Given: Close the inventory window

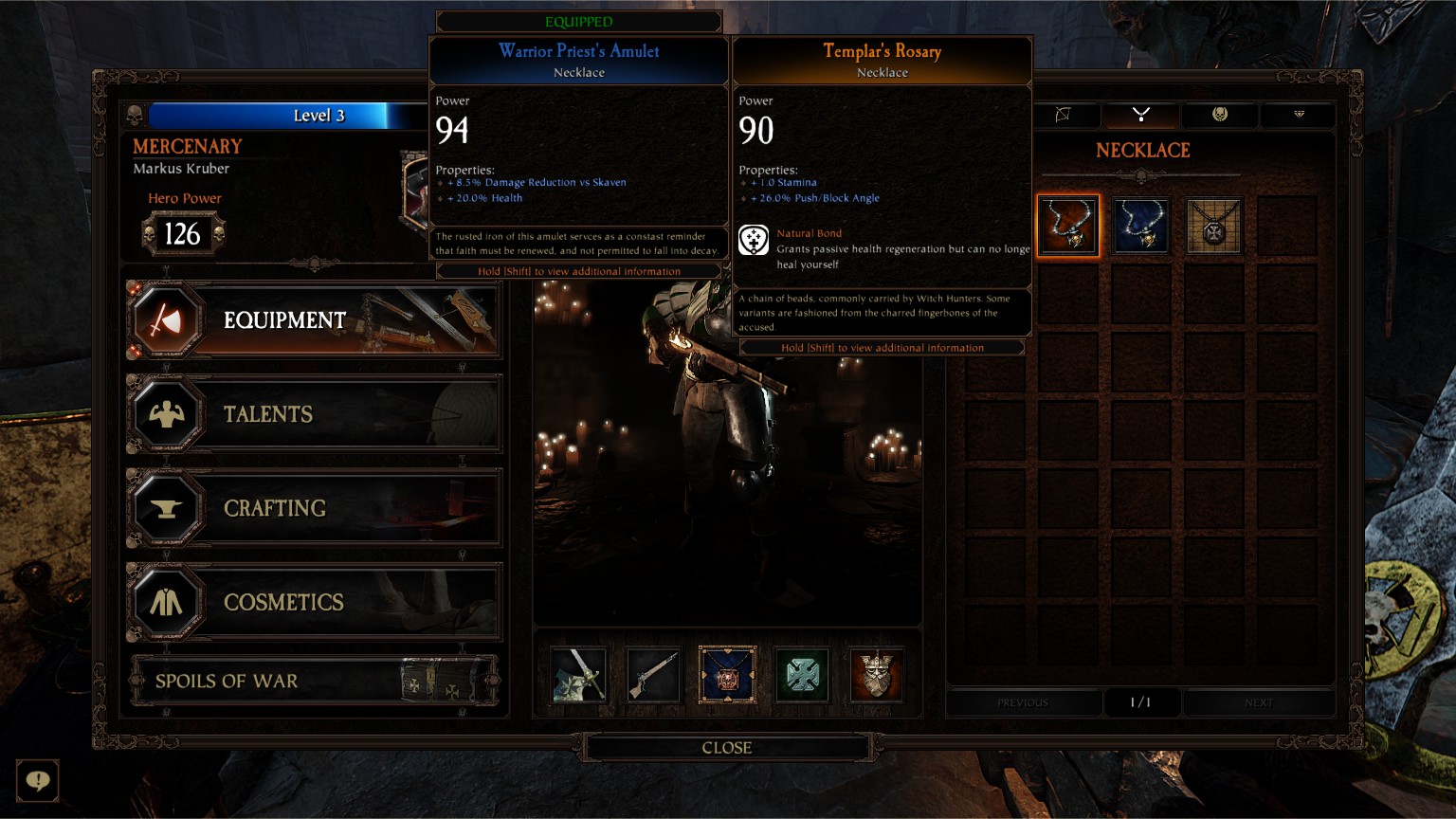Looking at the screenshot, I should (x=726, y=748).
